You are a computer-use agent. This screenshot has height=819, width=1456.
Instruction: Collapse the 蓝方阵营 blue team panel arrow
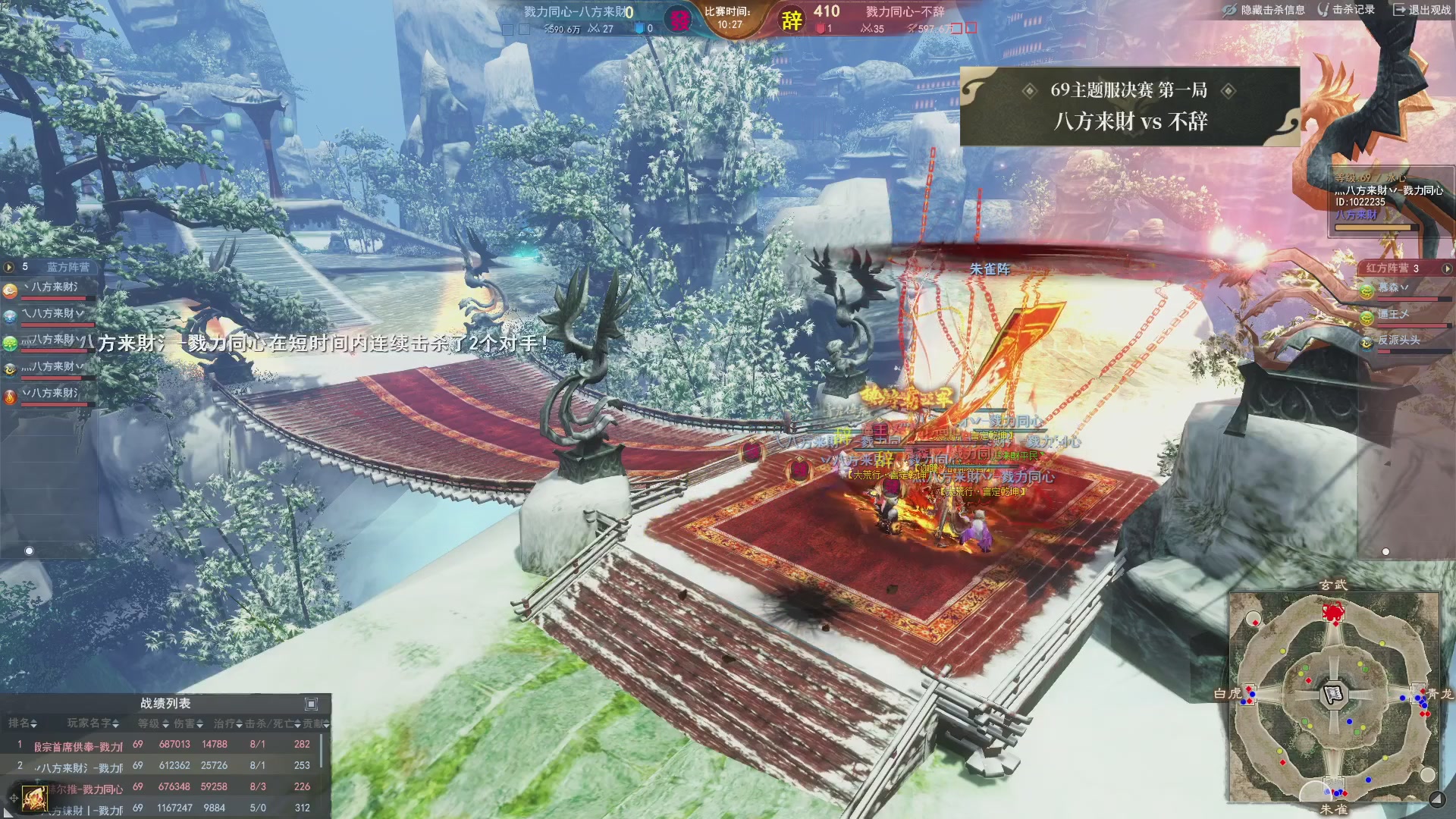point(9,267)
